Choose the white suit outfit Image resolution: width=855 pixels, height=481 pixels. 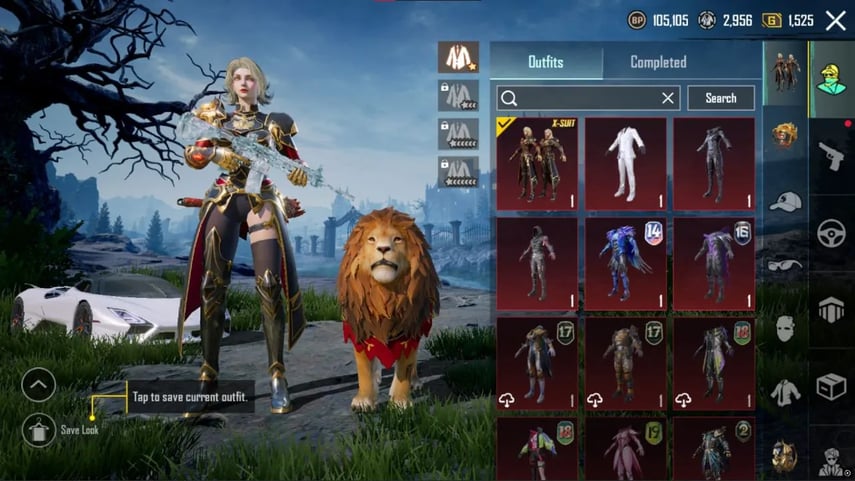point(625,164)
